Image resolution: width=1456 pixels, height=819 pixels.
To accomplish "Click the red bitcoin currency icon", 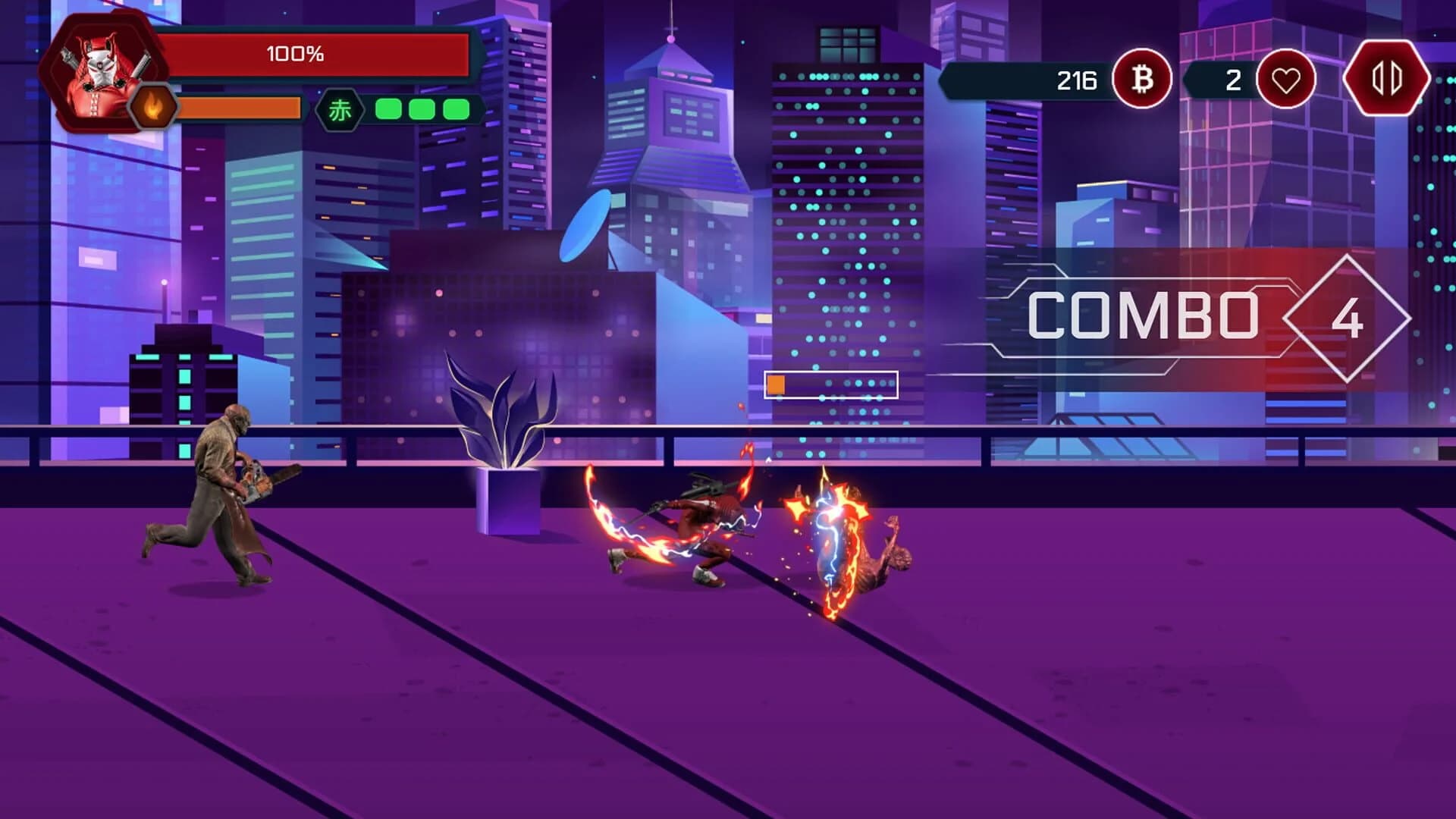I will click(x=1142, y=79).
